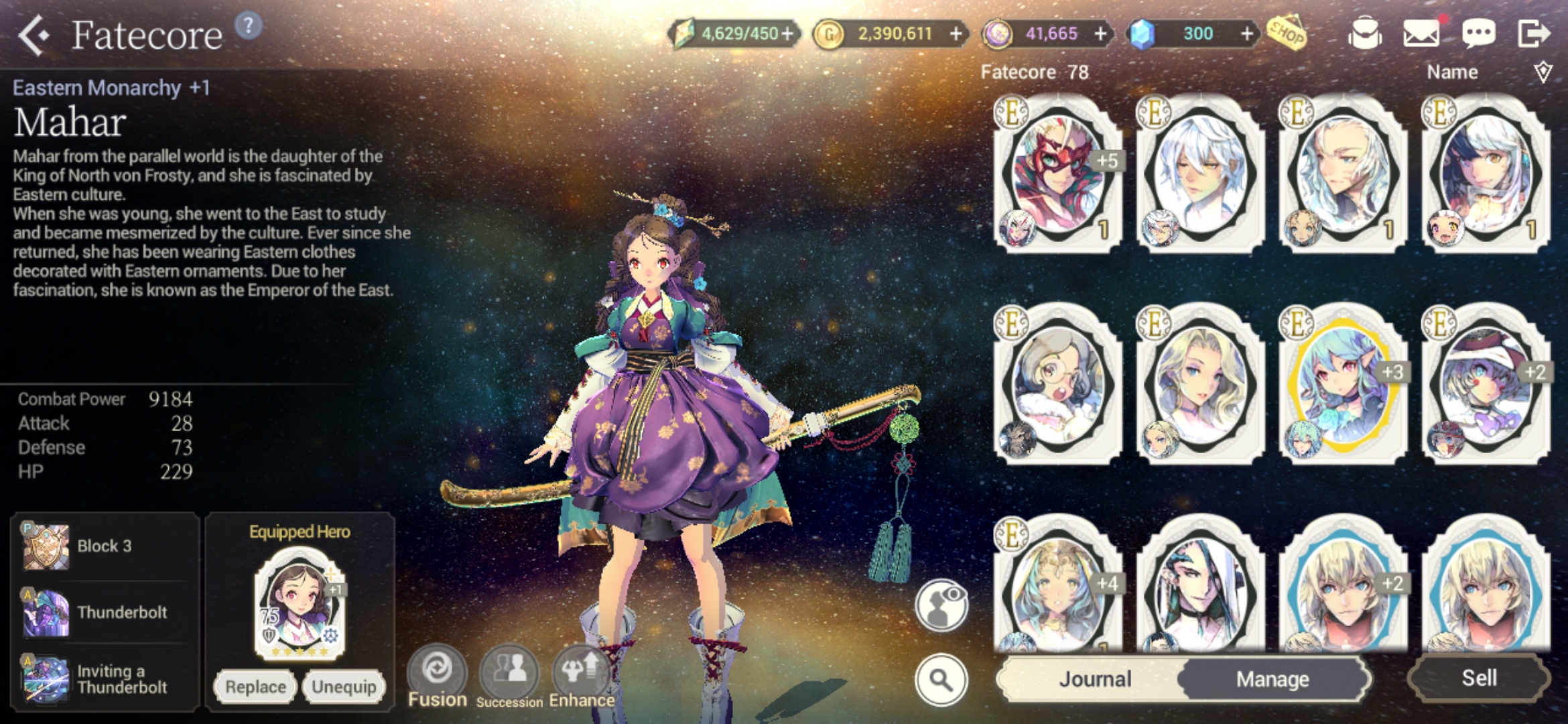Screen dimensions: 1568x724
Task: Open the SHOP tag
Action: coord(1286,32)
